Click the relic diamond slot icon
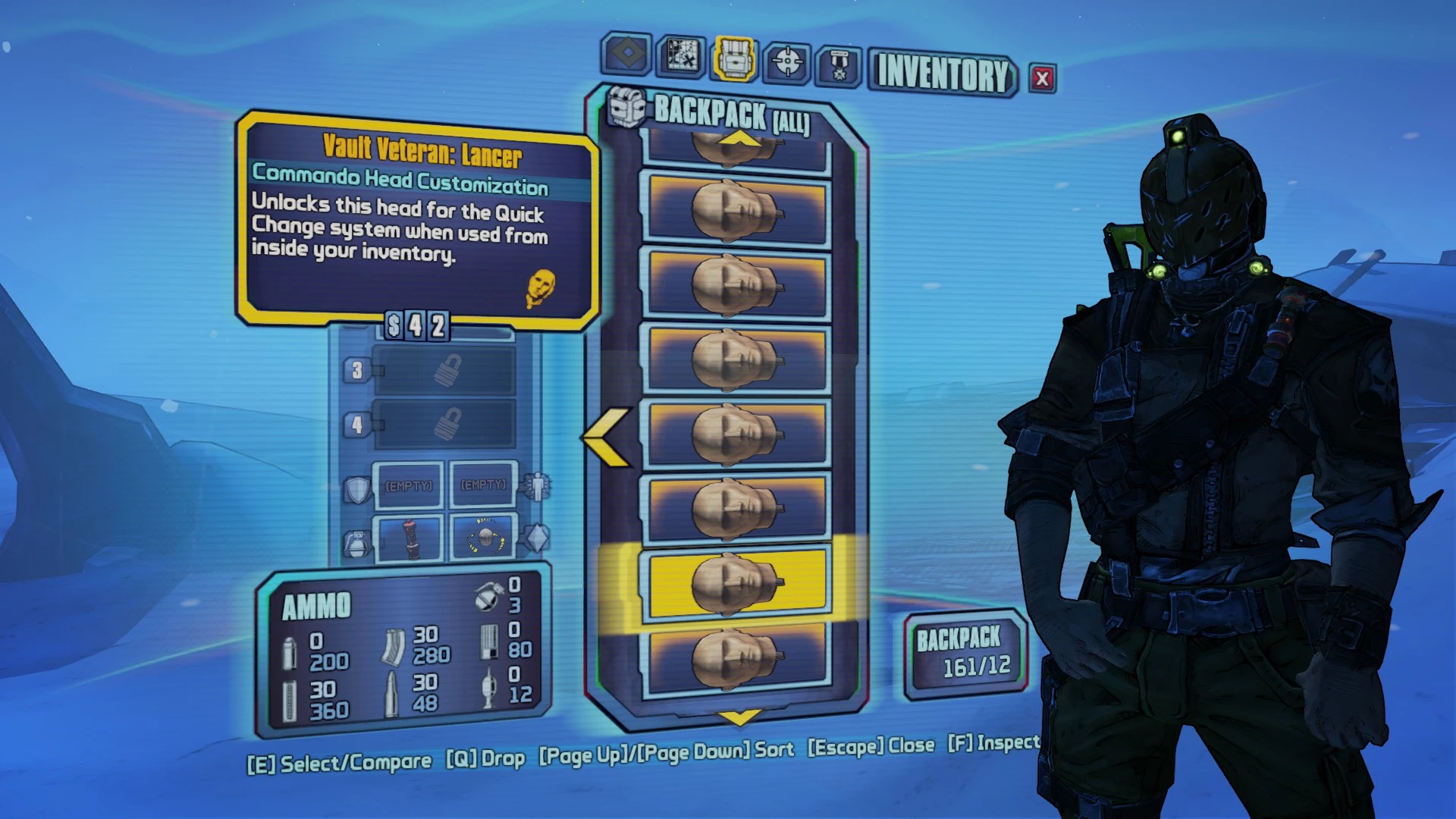This screenshot has height=819, width=1456. (x=536, y=538)
